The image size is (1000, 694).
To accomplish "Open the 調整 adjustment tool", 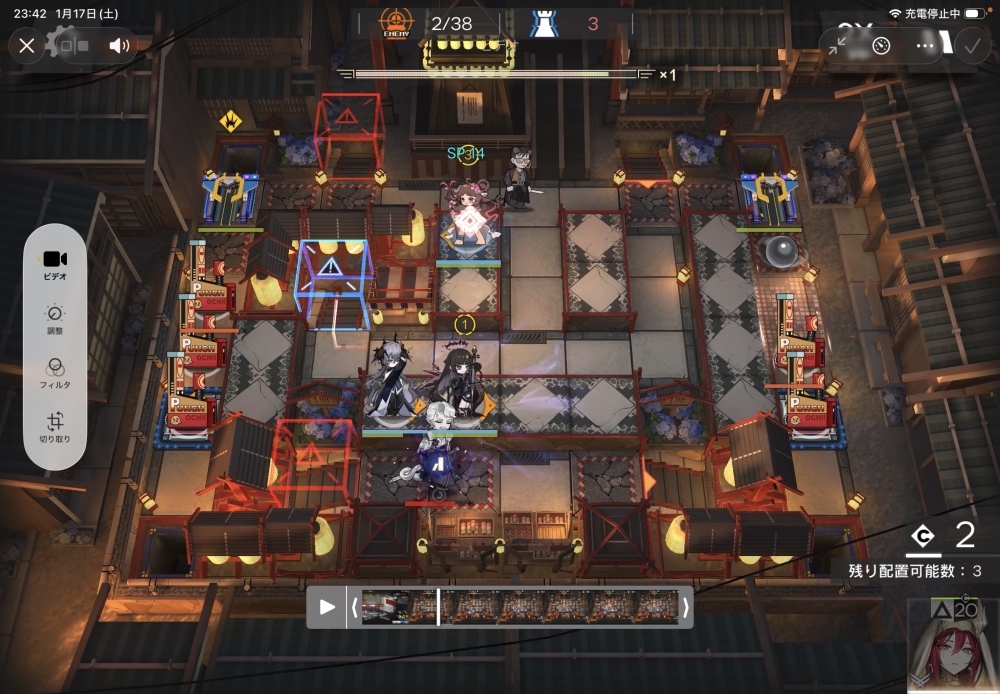I will coord(55,319).
